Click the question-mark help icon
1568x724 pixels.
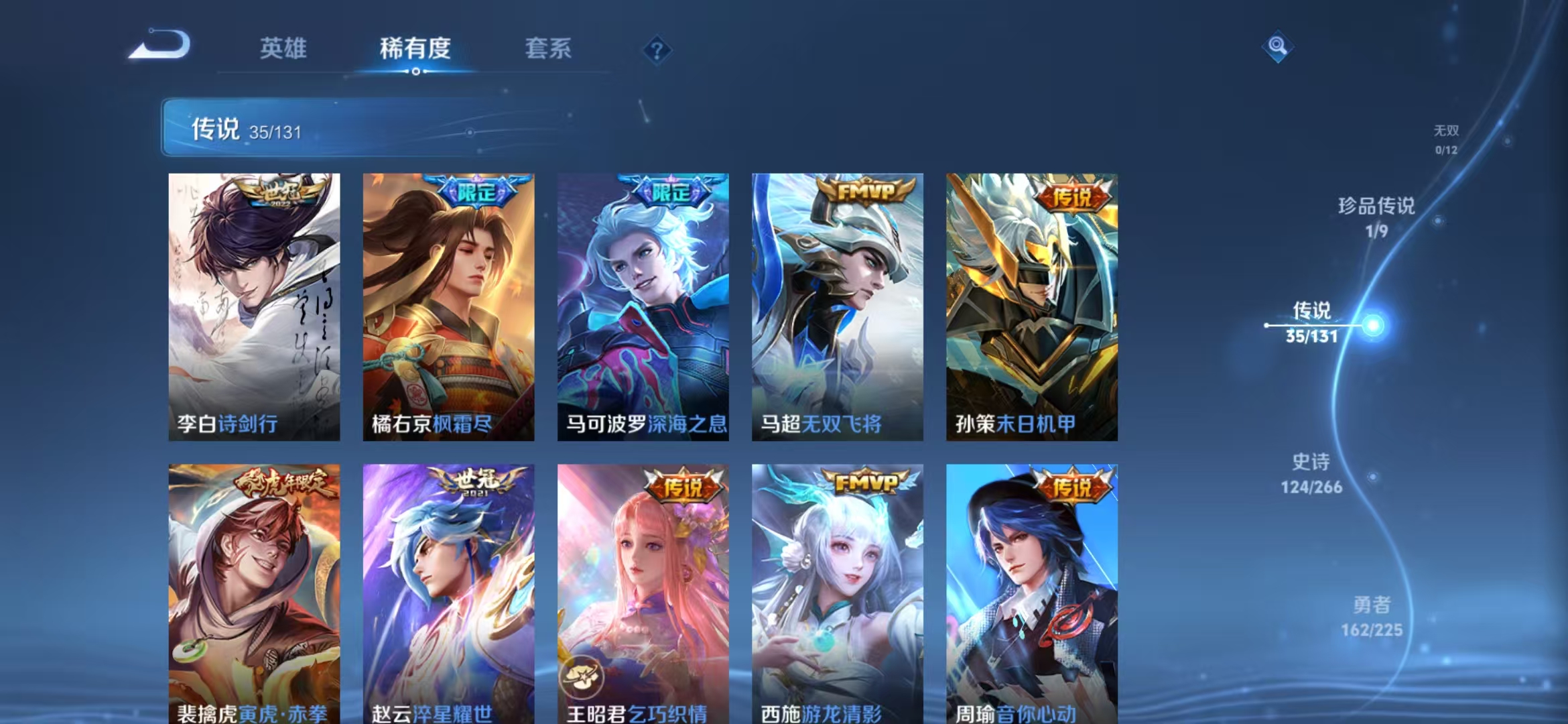click(658, 49)
